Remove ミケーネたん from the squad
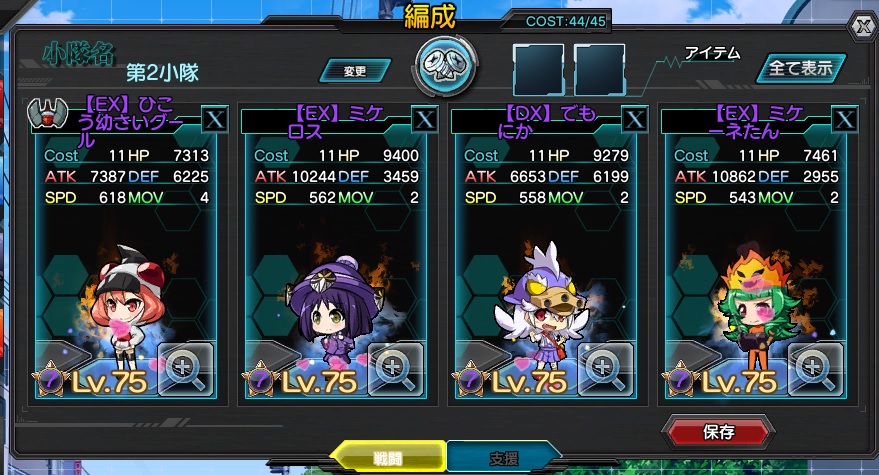 845,119
